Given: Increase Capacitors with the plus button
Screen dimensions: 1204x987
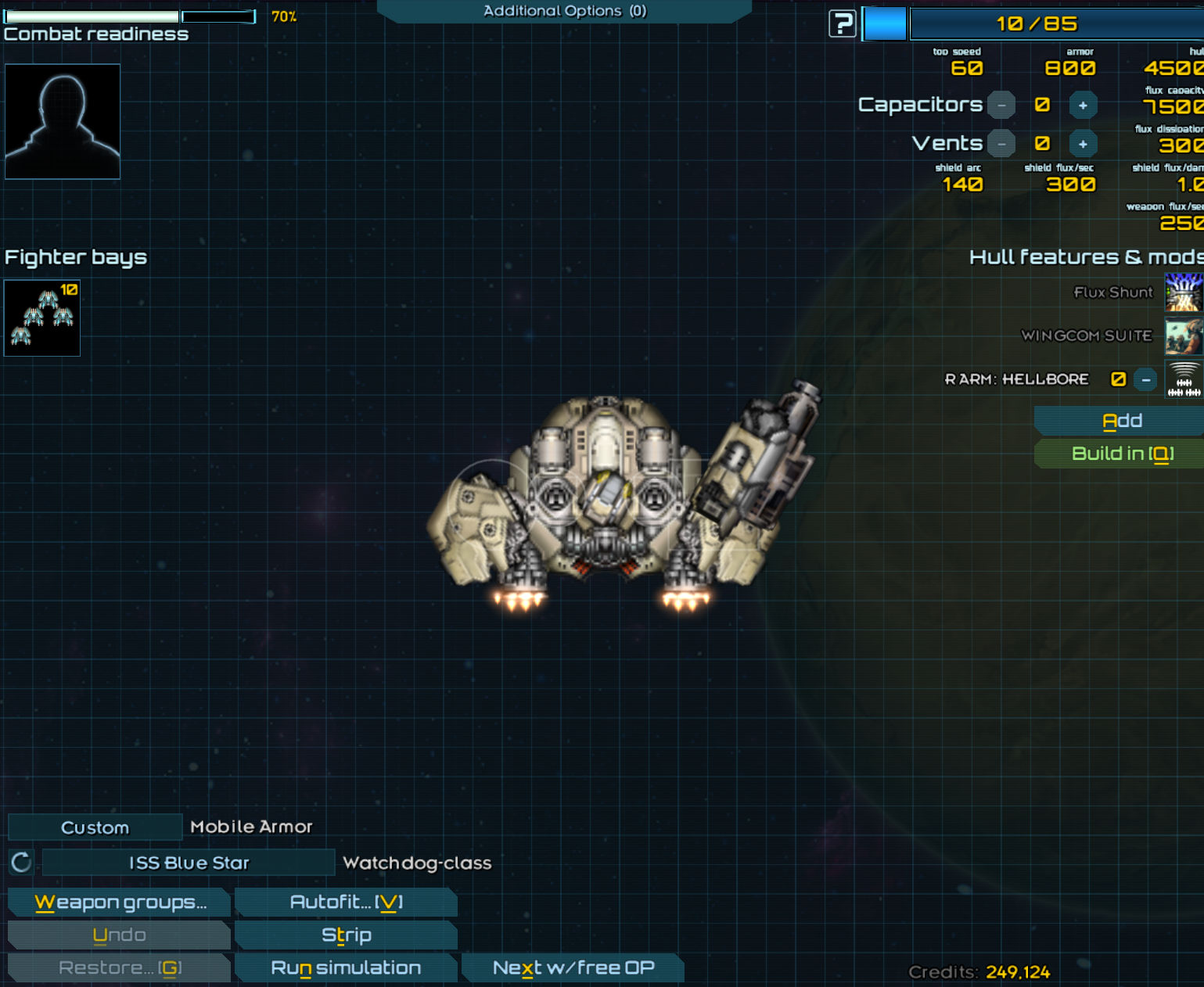Looking at the screenshot, I should (1083, 106).
